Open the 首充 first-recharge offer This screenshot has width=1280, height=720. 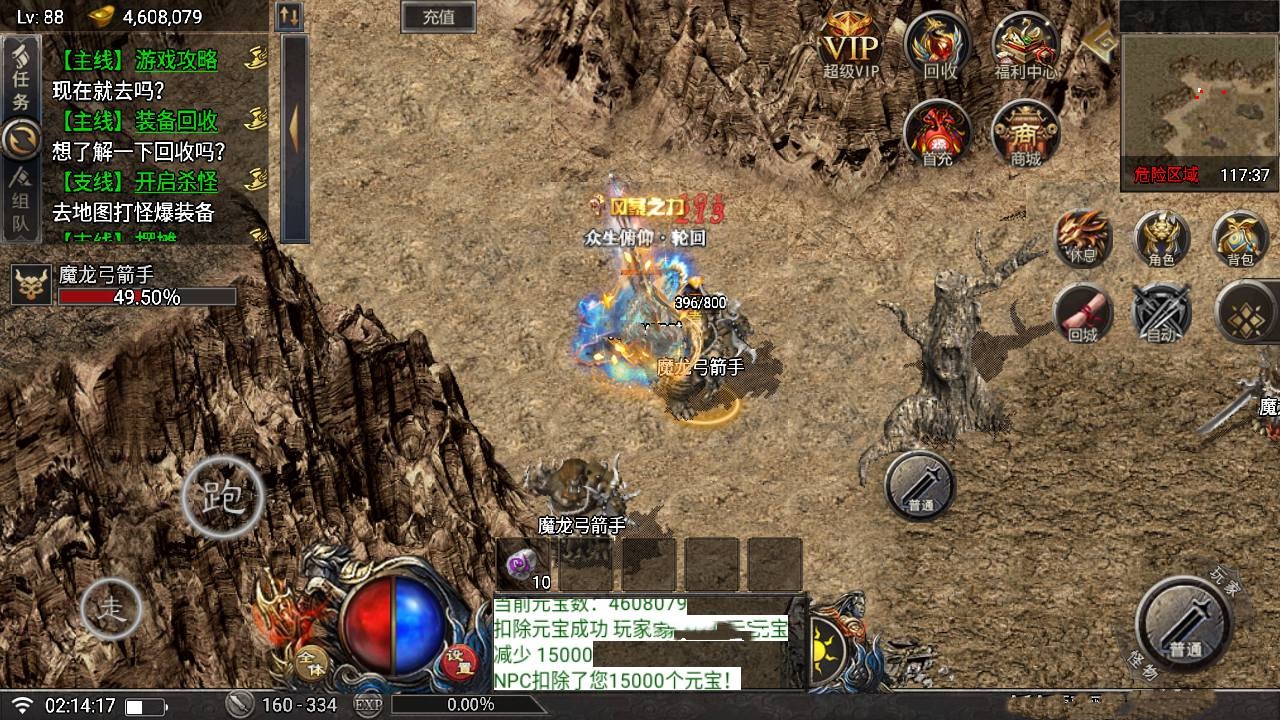(937, 133)
